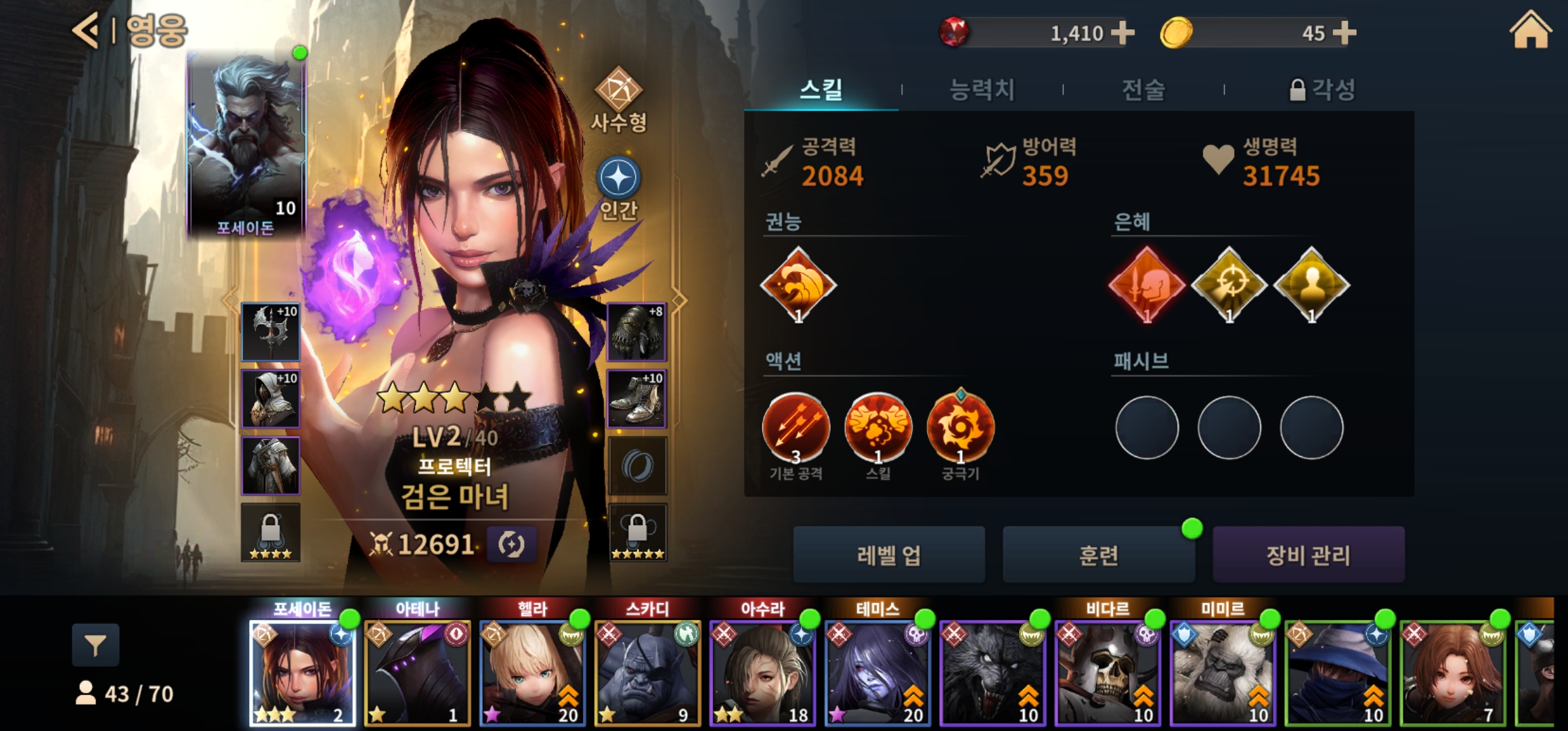Open 장비 관리
Screen dimensions: 1568x731
pos(1308,555)
